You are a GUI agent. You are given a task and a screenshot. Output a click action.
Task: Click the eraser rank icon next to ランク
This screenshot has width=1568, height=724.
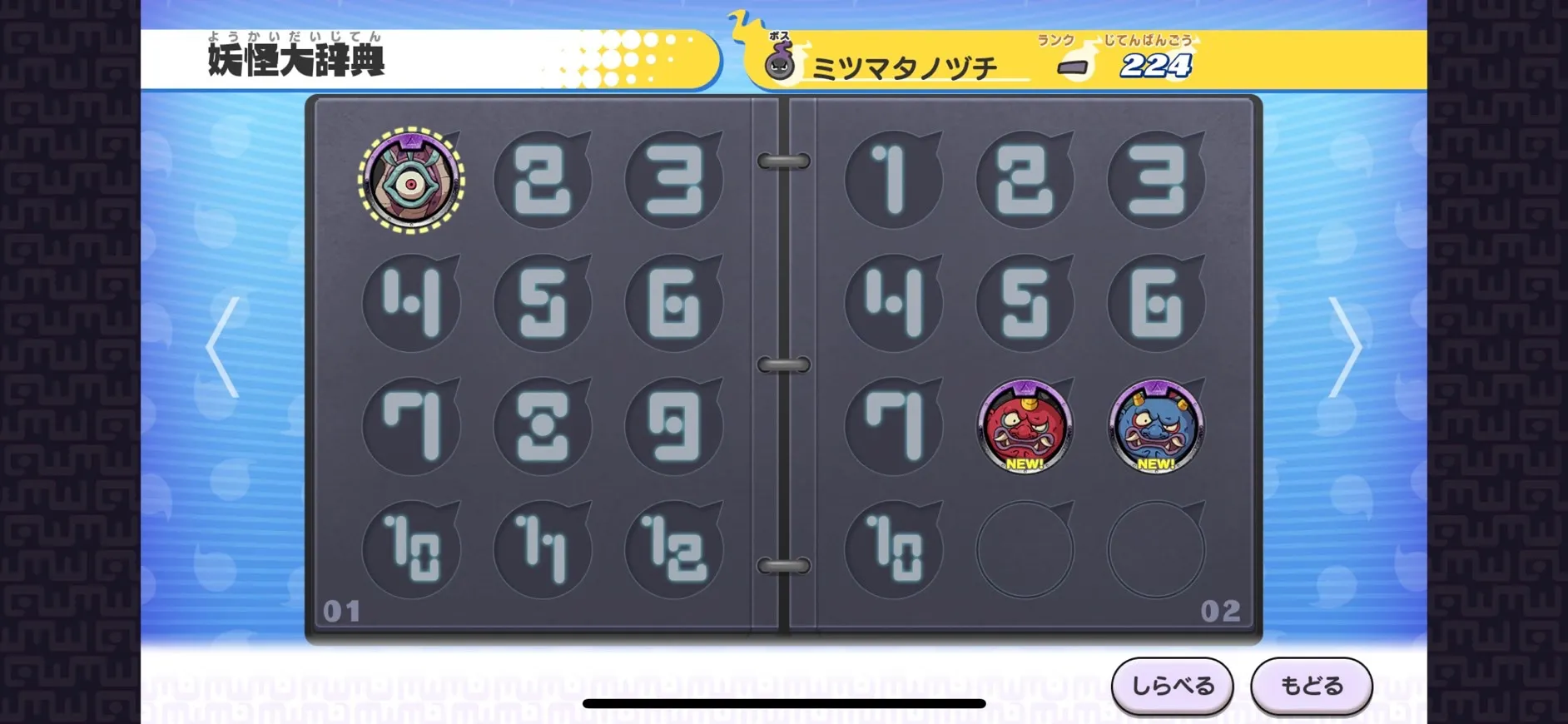1074,67
